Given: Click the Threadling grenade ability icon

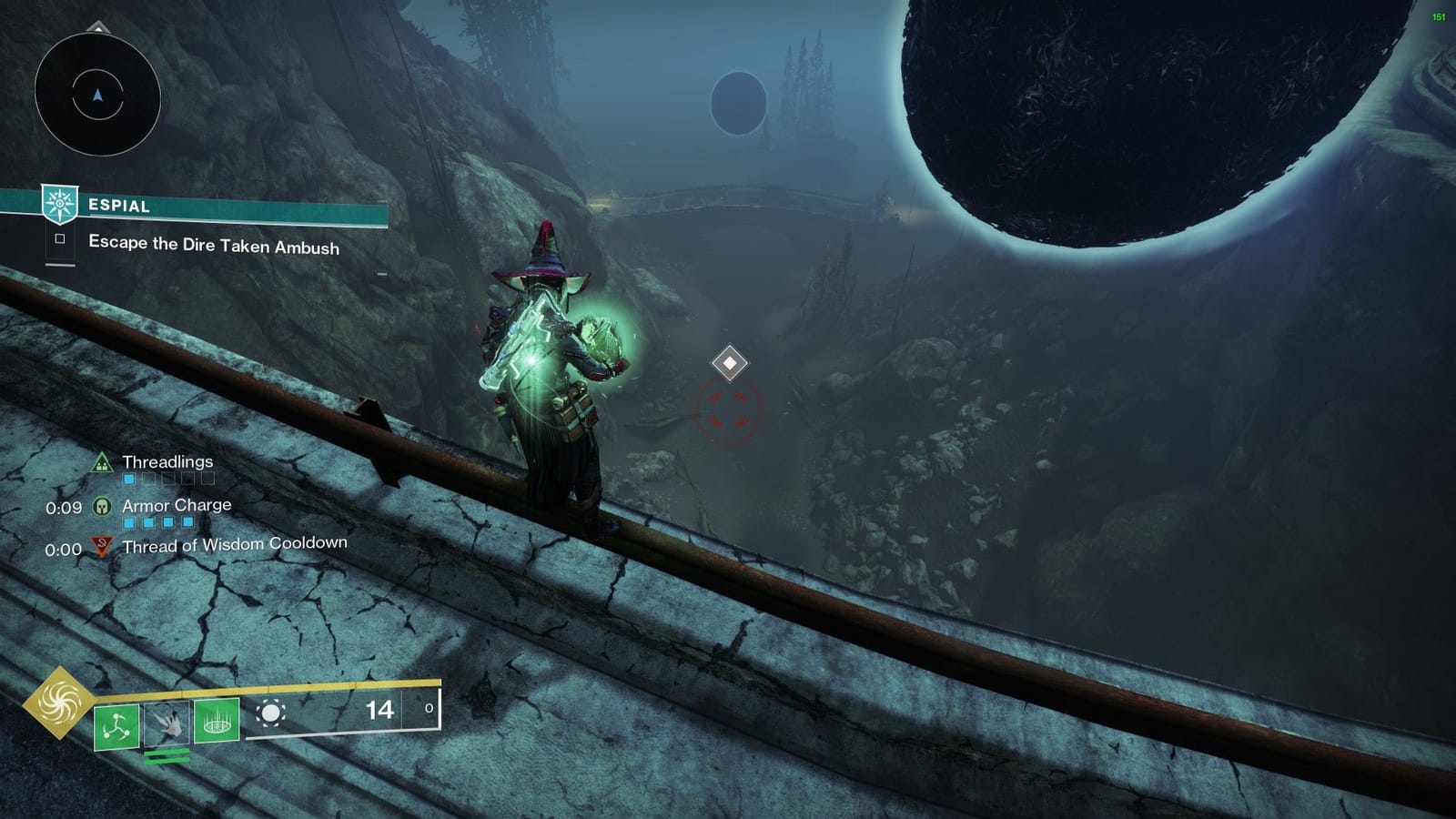Looking at the screenshot, I should 115,726.
